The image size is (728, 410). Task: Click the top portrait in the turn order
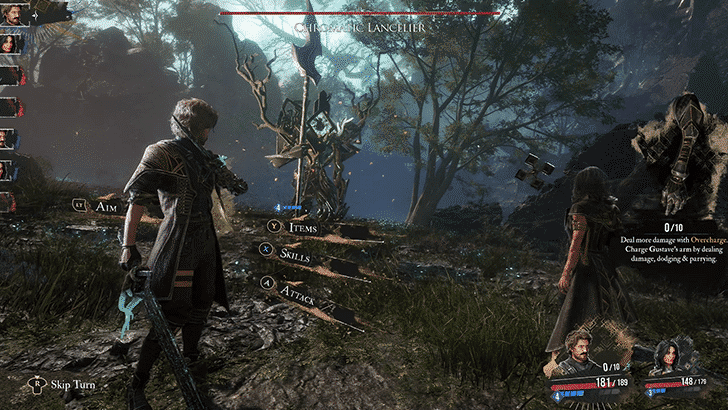10,15
